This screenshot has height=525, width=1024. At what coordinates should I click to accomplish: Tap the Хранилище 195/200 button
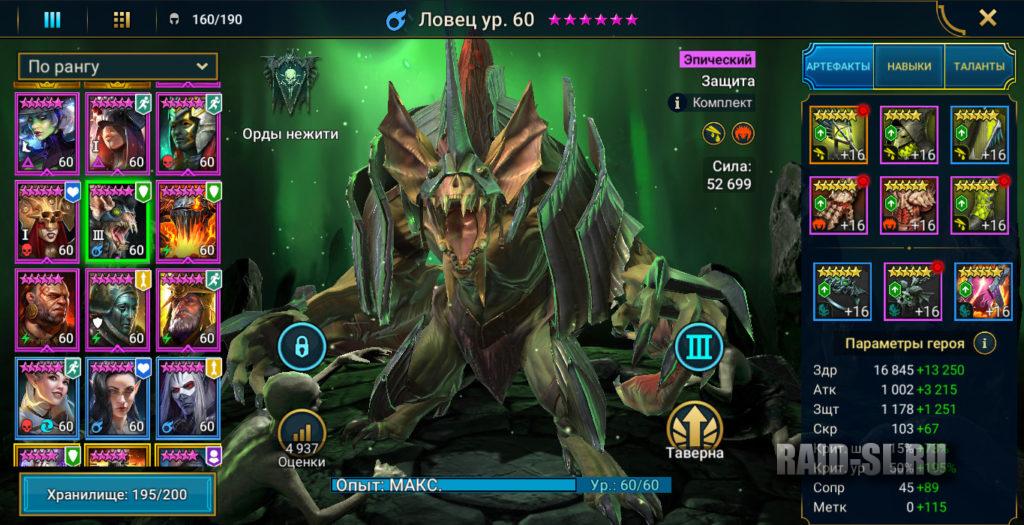(118, 494)
